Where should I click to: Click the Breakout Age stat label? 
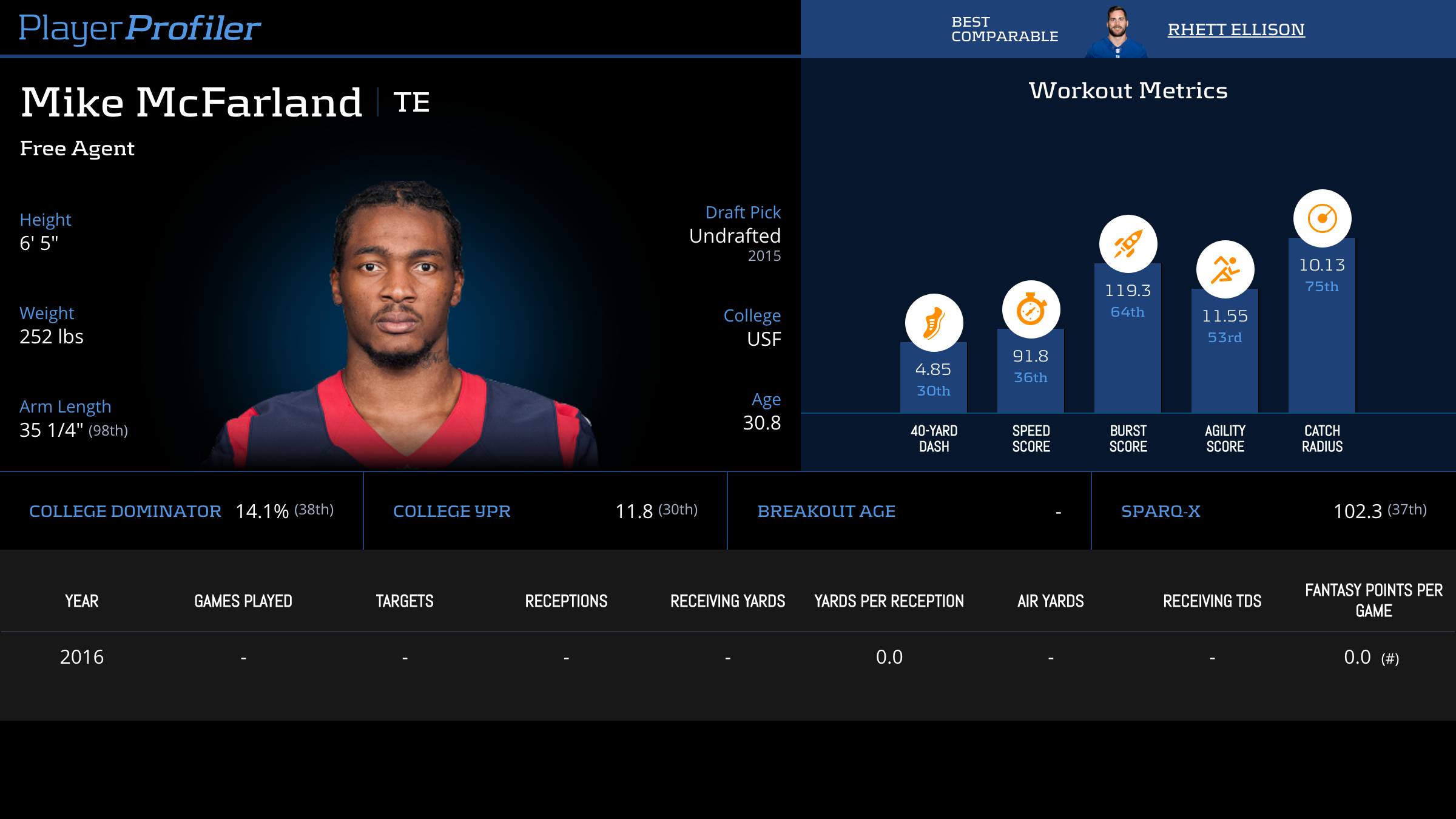tap(826, 511)
